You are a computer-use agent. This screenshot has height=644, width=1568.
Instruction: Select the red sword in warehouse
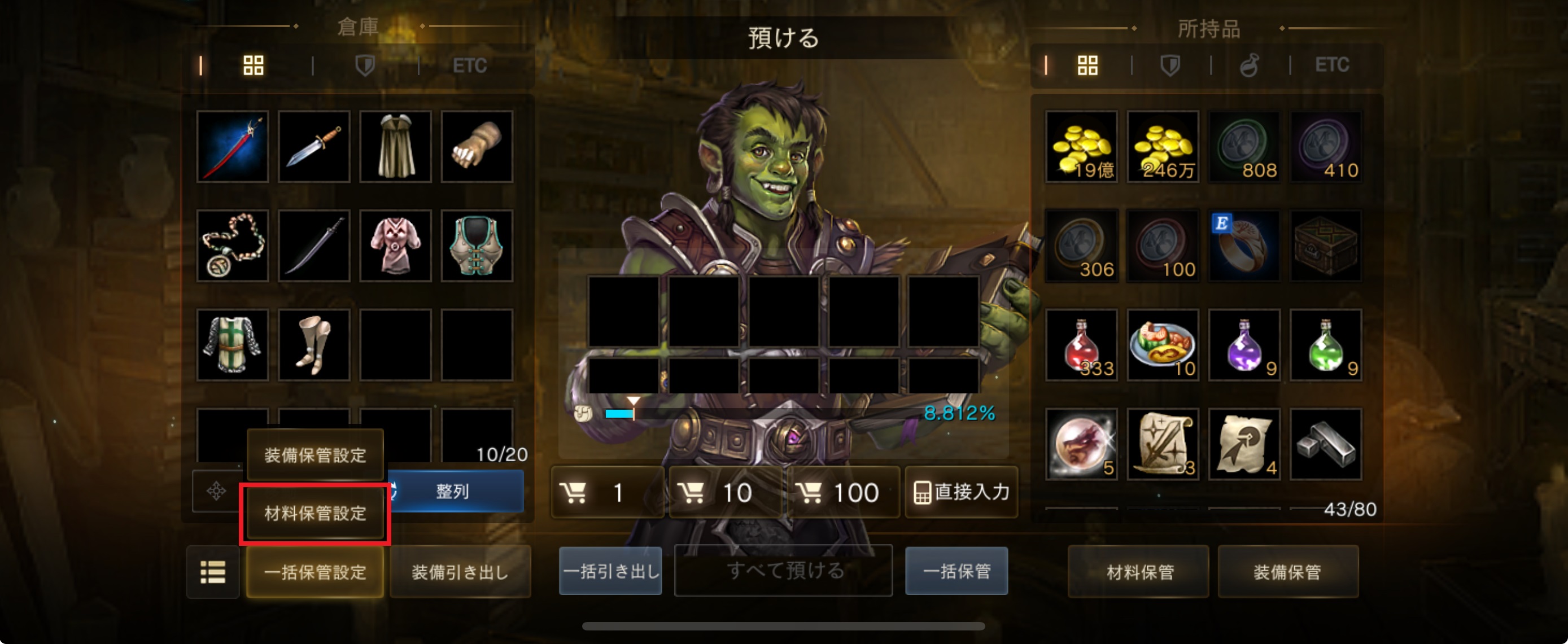point(233,147)
